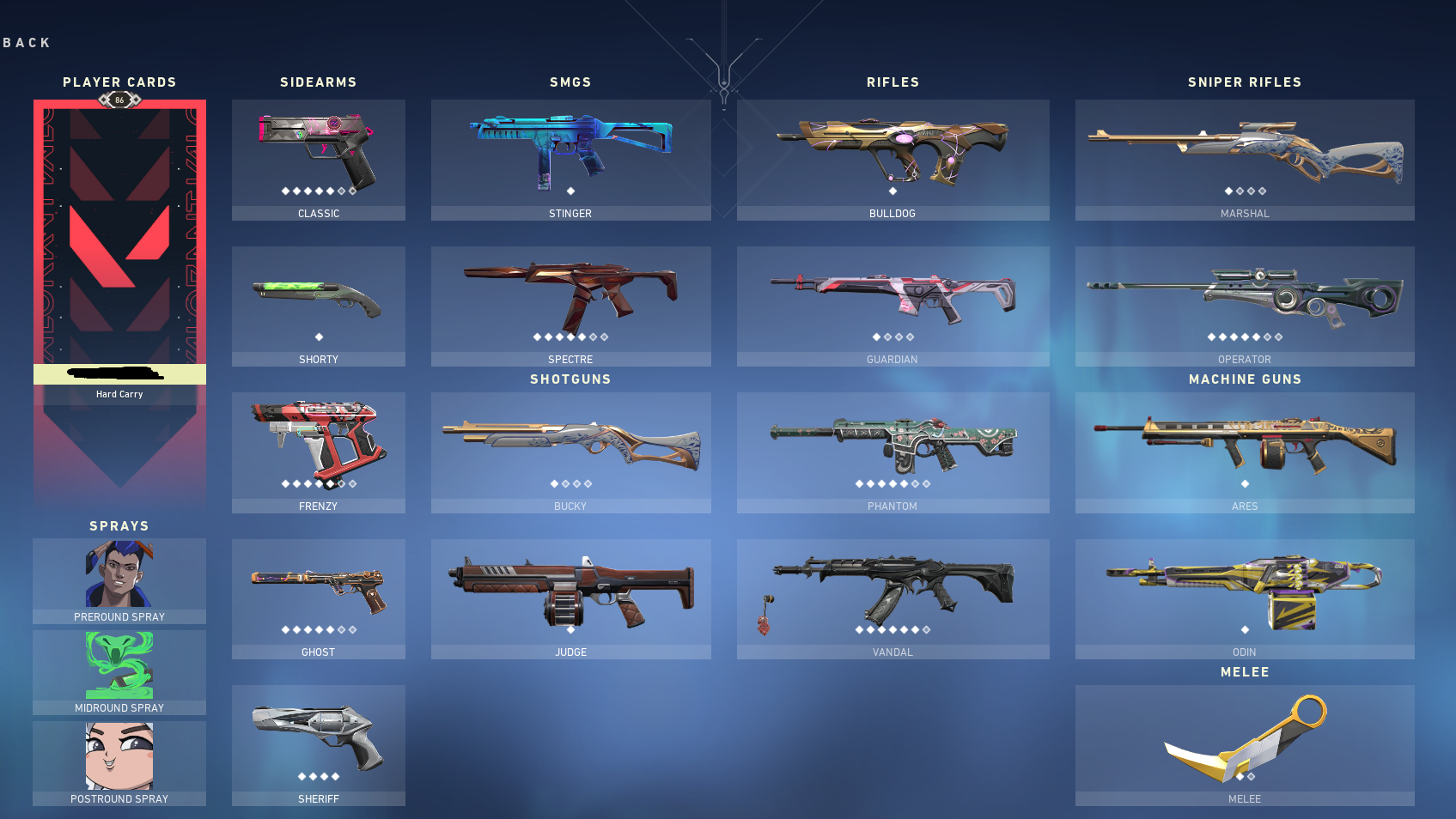Select the Stinger SMG skin
Viewport: 1456px width, 819px height.
pos(570,150)
